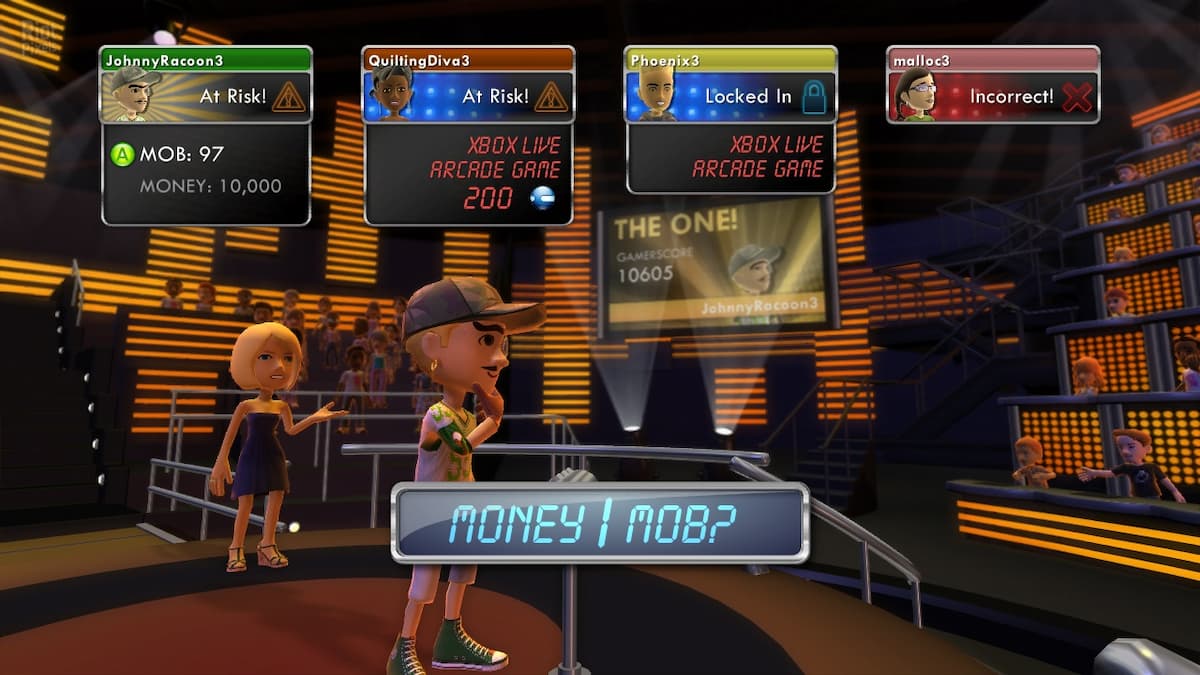
Task: Show malloc3's Incorrect player card
Action: 993,85
